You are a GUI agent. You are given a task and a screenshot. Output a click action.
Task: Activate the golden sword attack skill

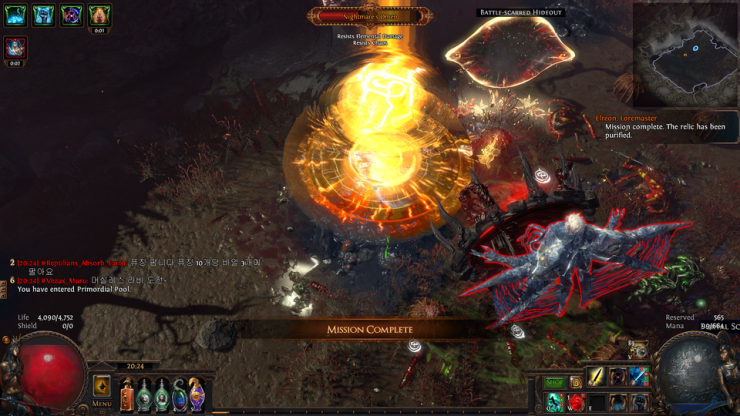pyautogui.click(x=597, y=377)
